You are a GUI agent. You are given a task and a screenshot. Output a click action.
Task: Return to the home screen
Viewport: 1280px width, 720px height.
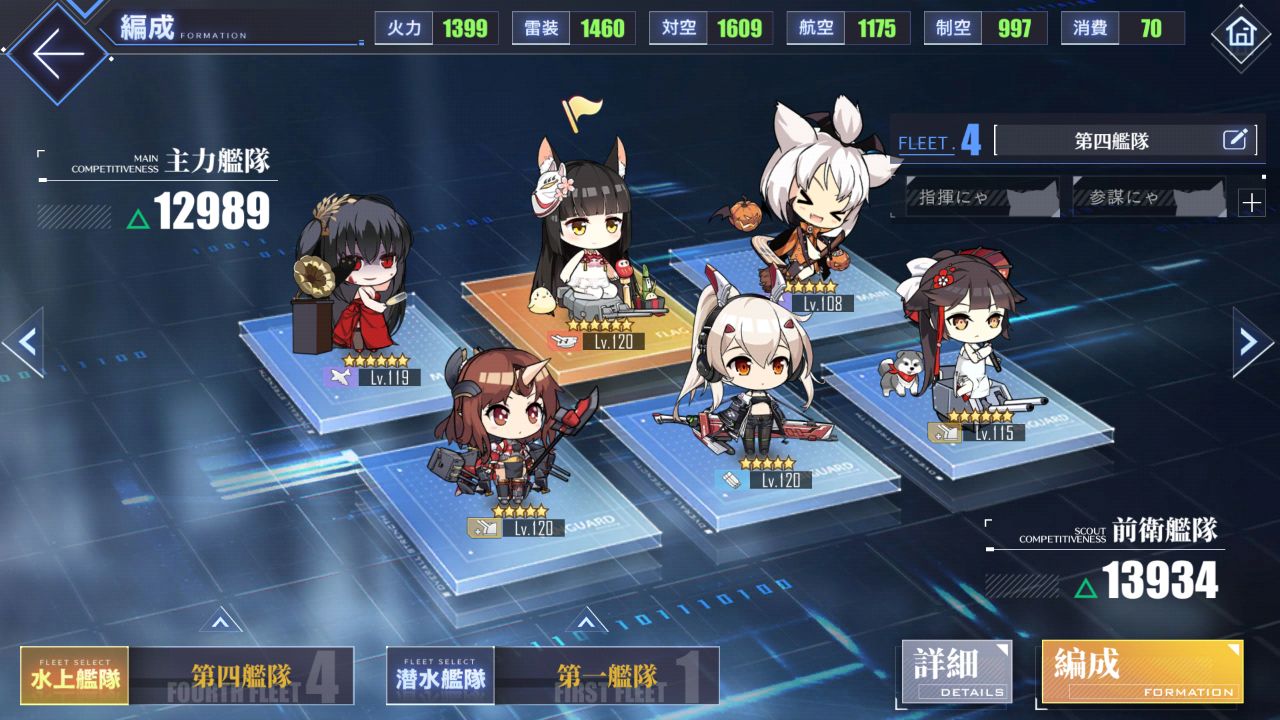pos(1240,35)
